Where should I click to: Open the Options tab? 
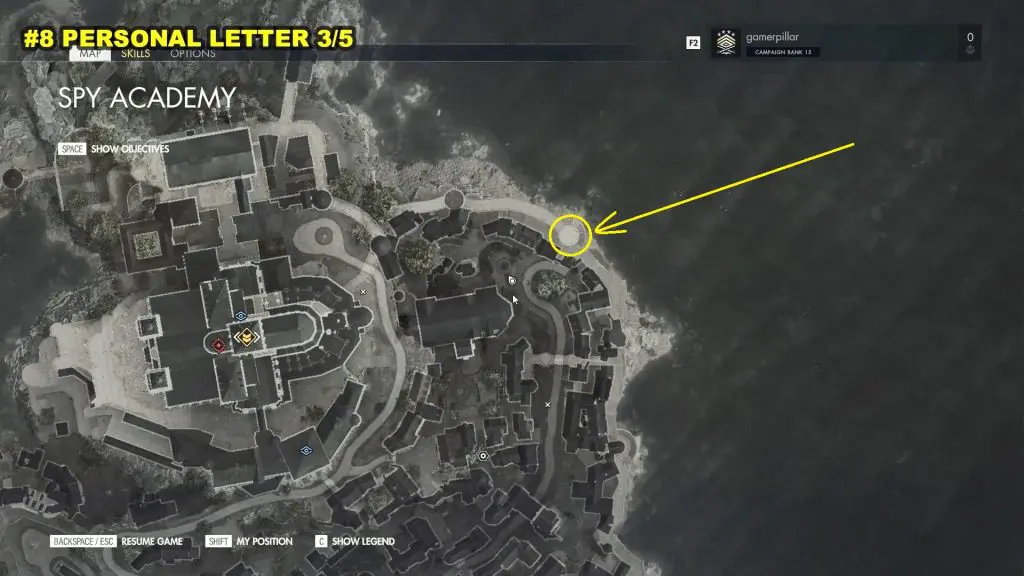(192, 54)
